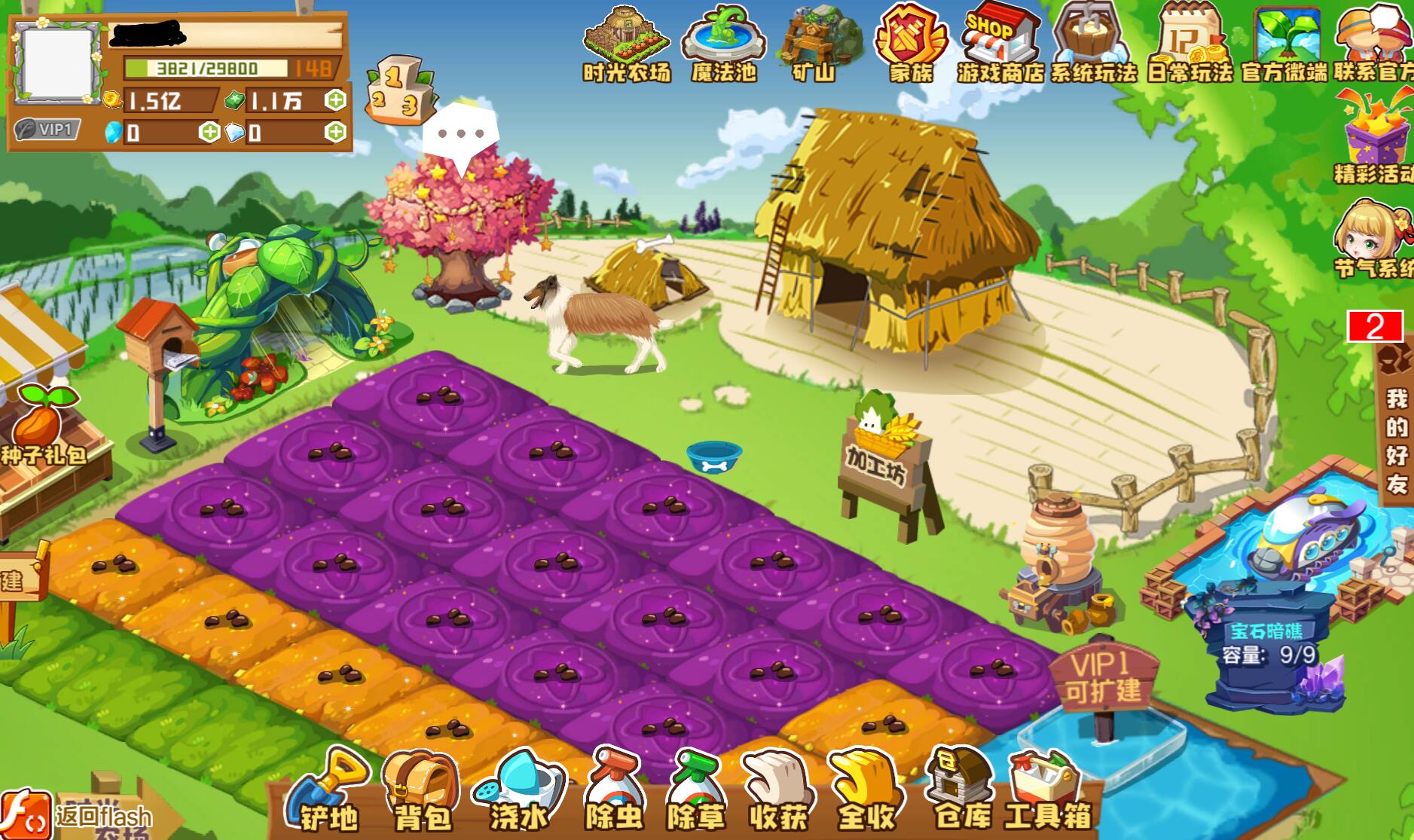Open the 家族 family panel
This screenshot has width=1414, height=840.
pyautogui.click(x=911, y=44)
